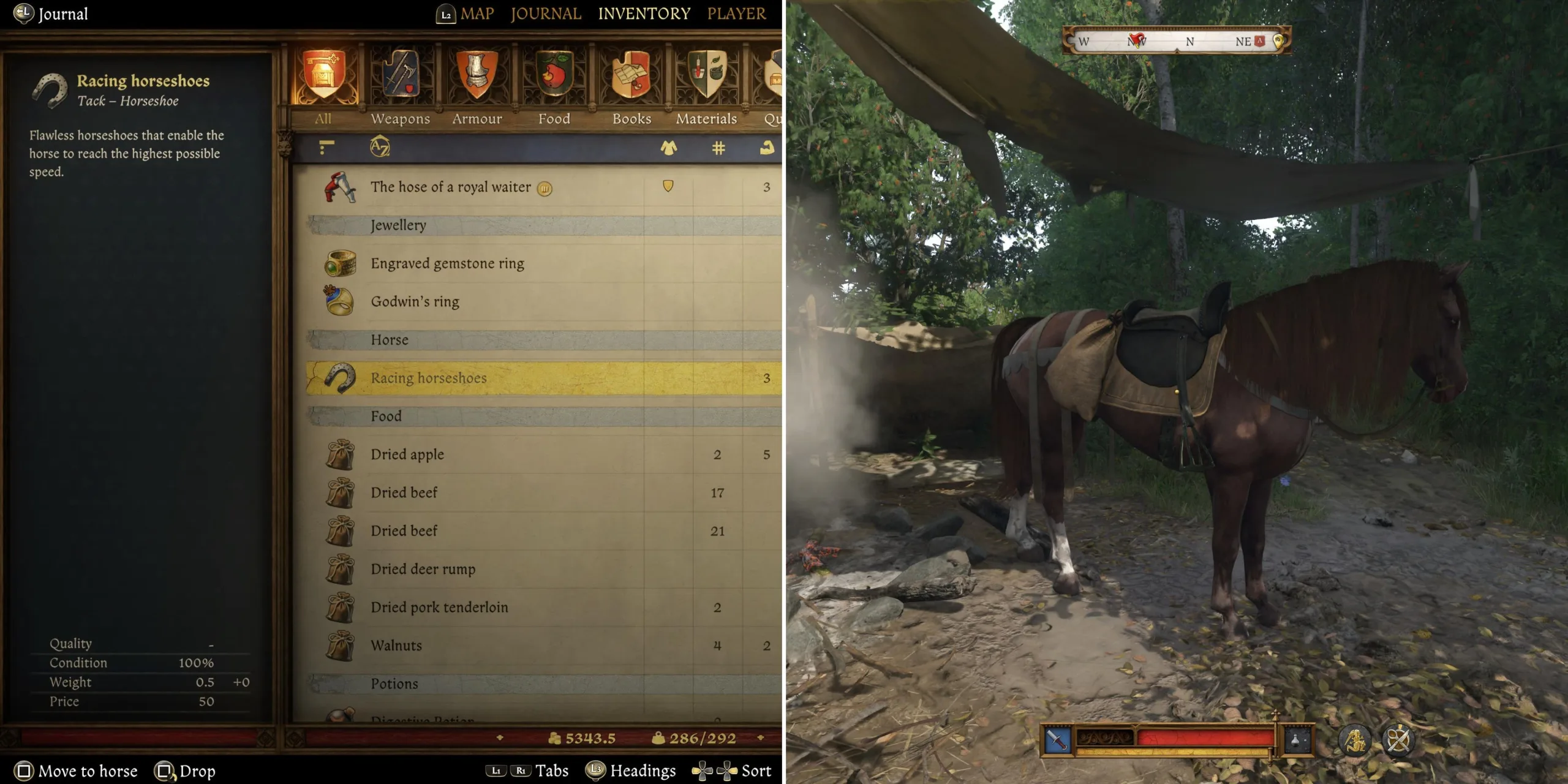
Task: Collapse the Jewellery heading
Action: coord(397,225)
